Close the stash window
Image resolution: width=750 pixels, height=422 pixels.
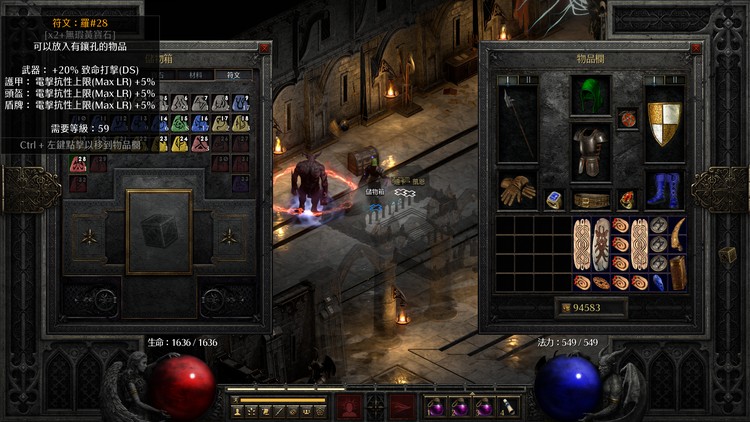pos(264,48)
